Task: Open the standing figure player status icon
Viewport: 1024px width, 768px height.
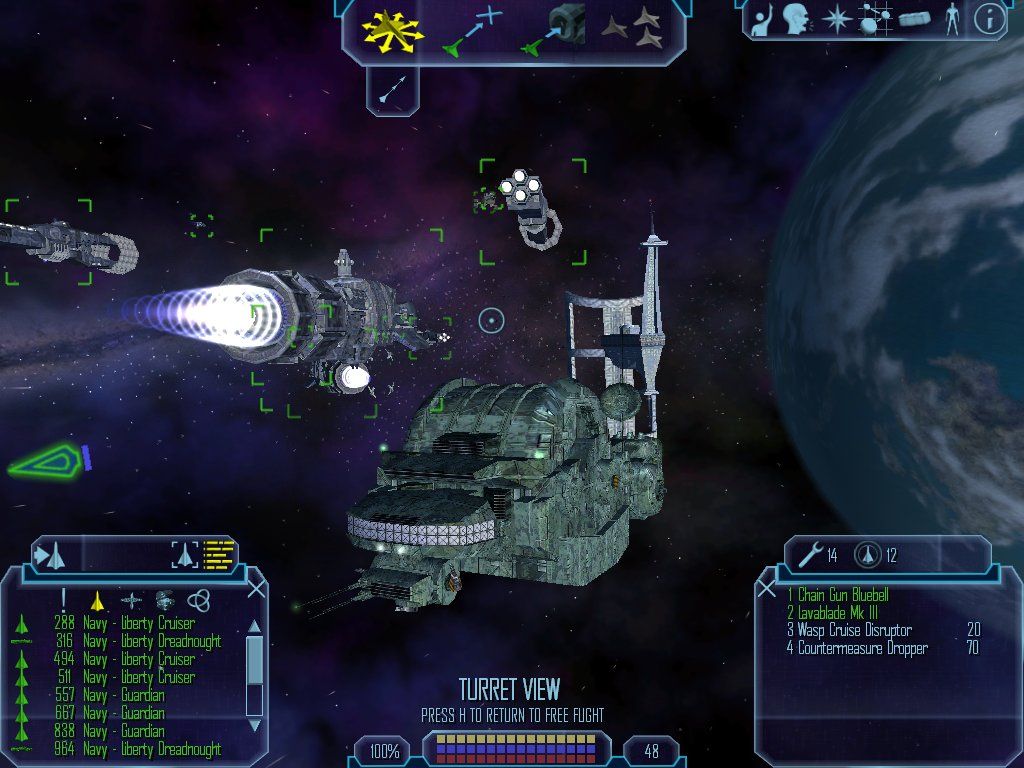Action: [952, 19]
